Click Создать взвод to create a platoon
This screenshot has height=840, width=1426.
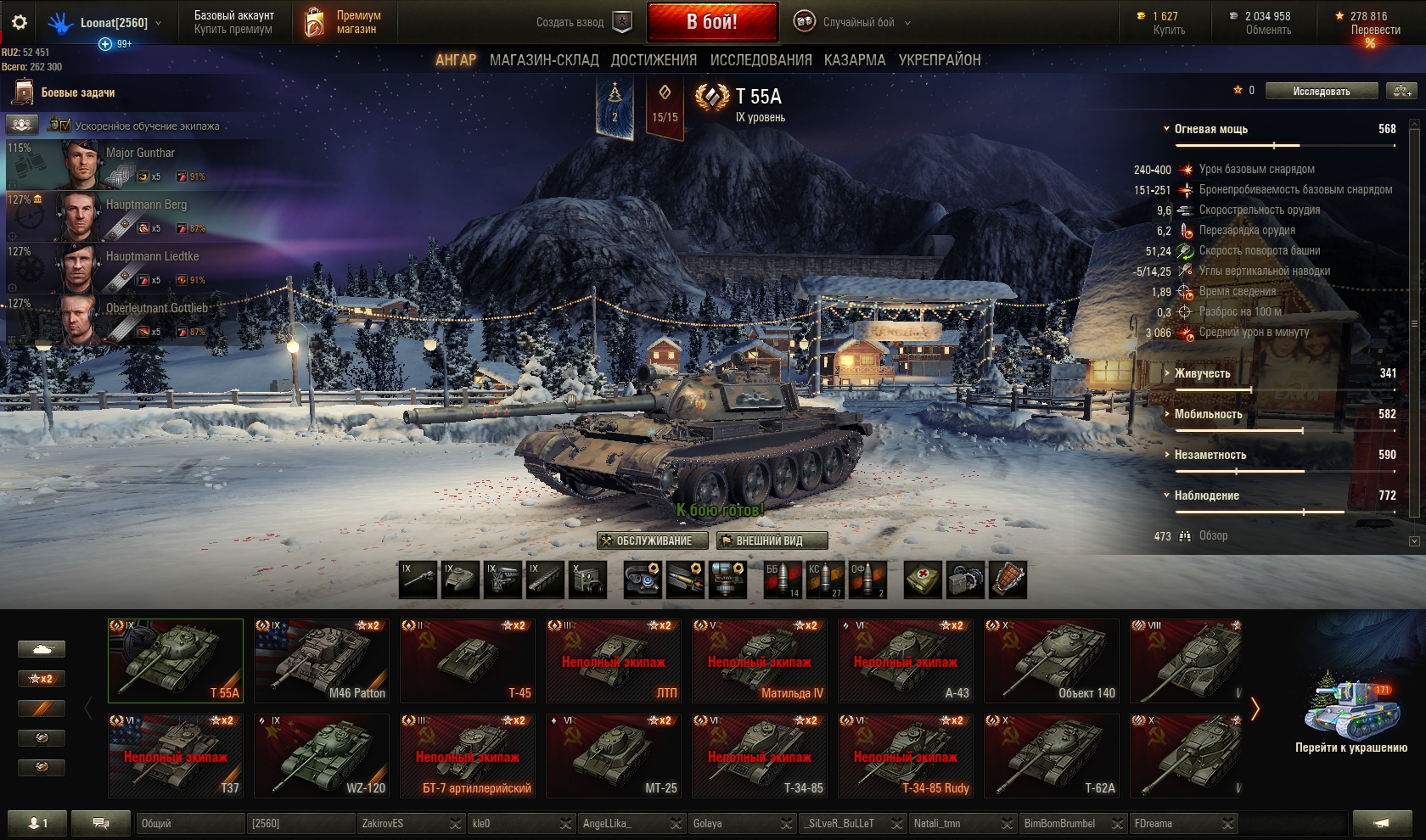tap(583, 23)
